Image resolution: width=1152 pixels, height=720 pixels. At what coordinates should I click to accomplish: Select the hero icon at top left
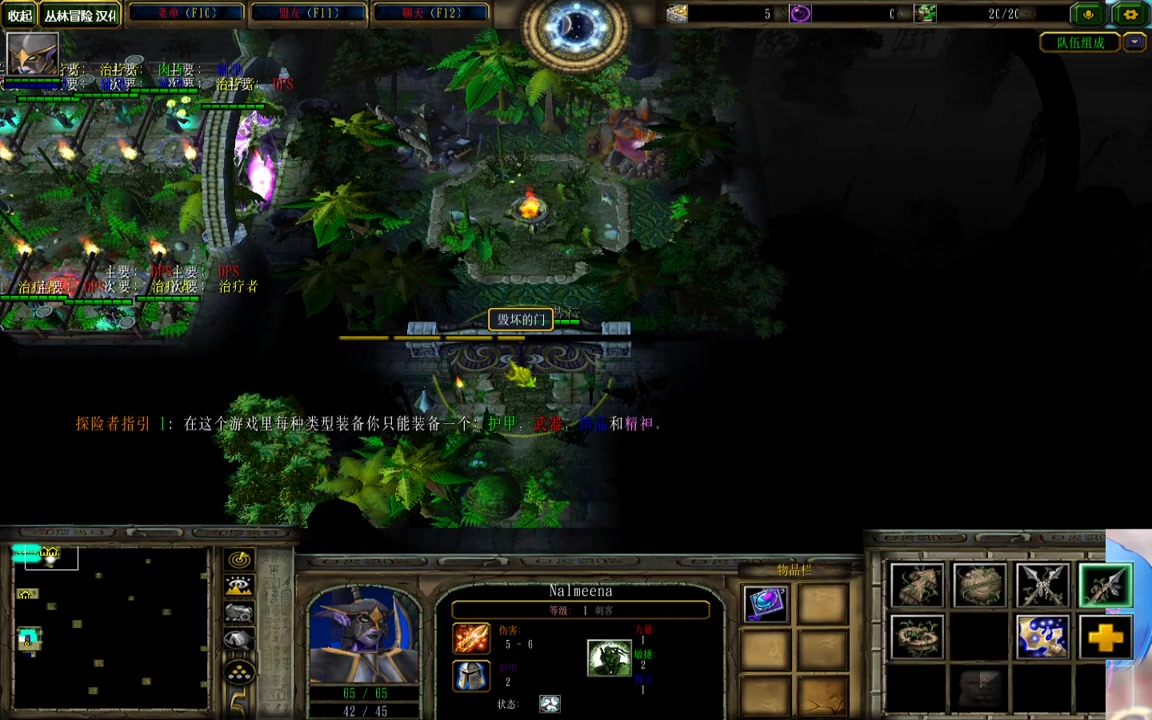pos(32,53)
